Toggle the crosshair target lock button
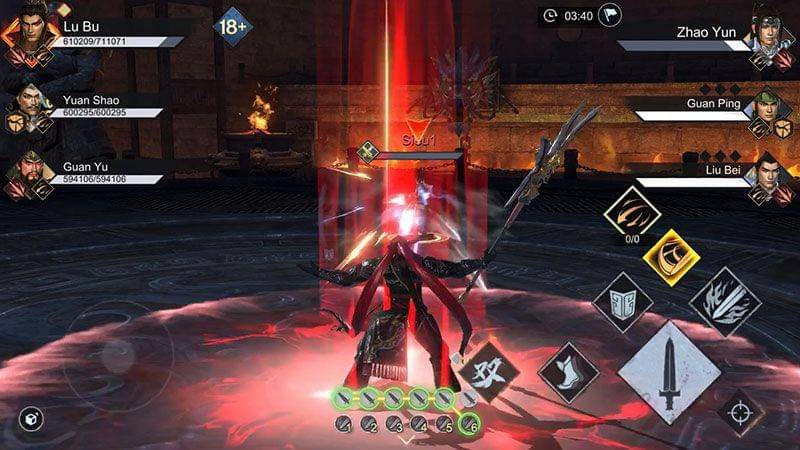The width and height of the screenshot is (800, 450). pyautogui.click(x=741, y=411)
